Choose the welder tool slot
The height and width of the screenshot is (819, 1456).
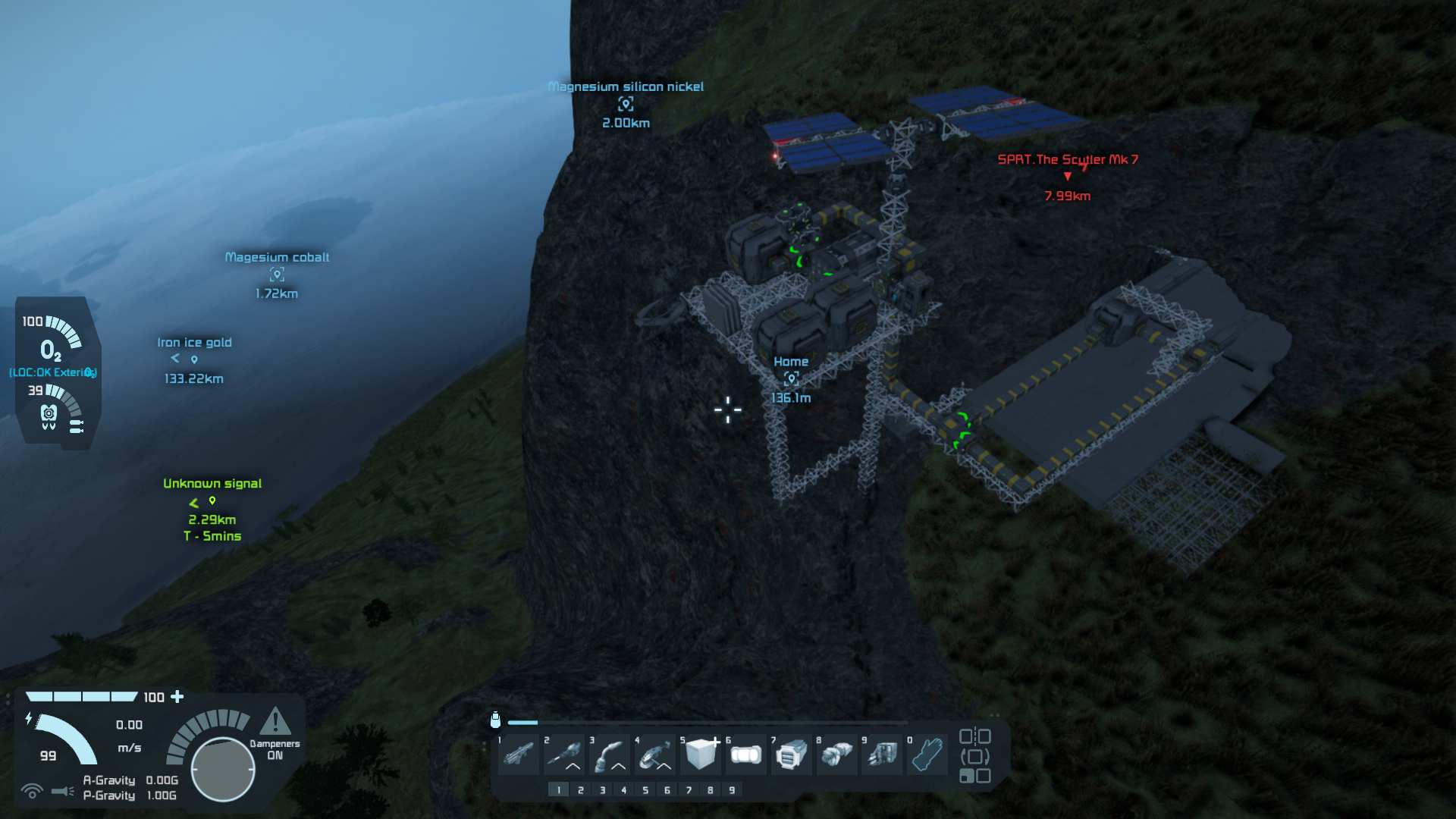[610, 755]
